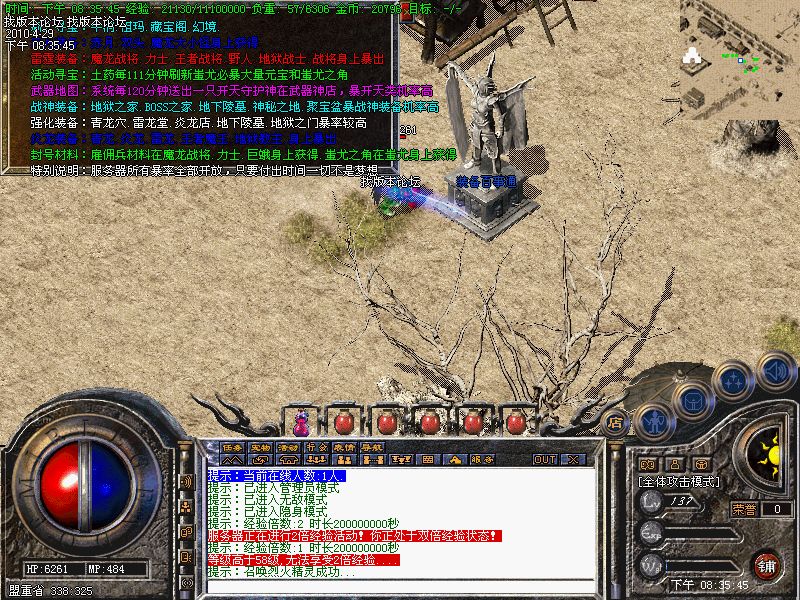The height and width of the screenshot is (600, 800).
Task: Click the OUT logout button
Action: [x=545, y=459]
